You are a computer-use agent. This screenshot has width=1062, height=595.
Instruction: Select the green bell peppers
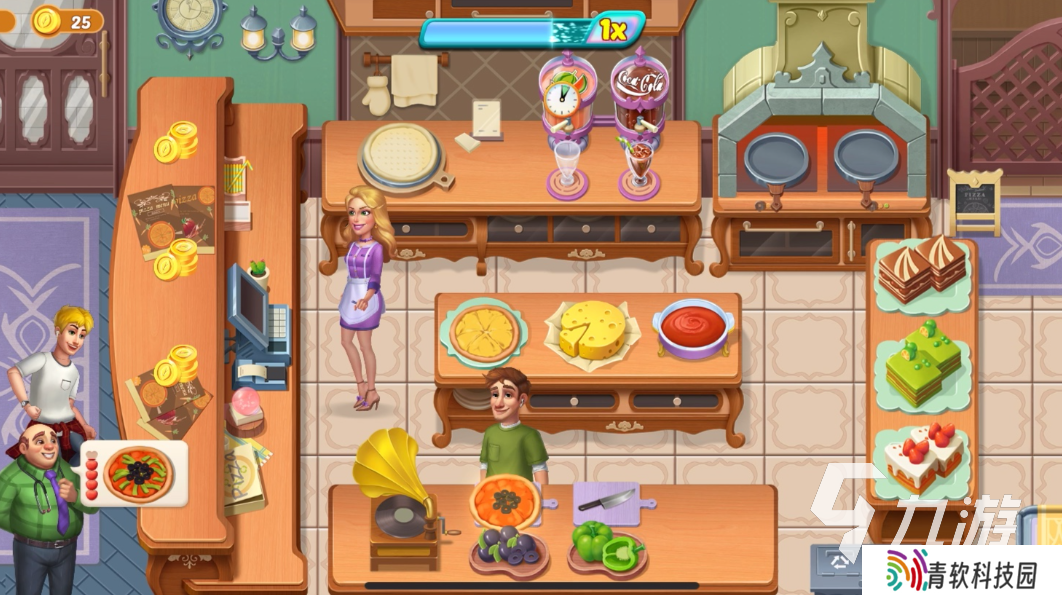pos(607,545)
